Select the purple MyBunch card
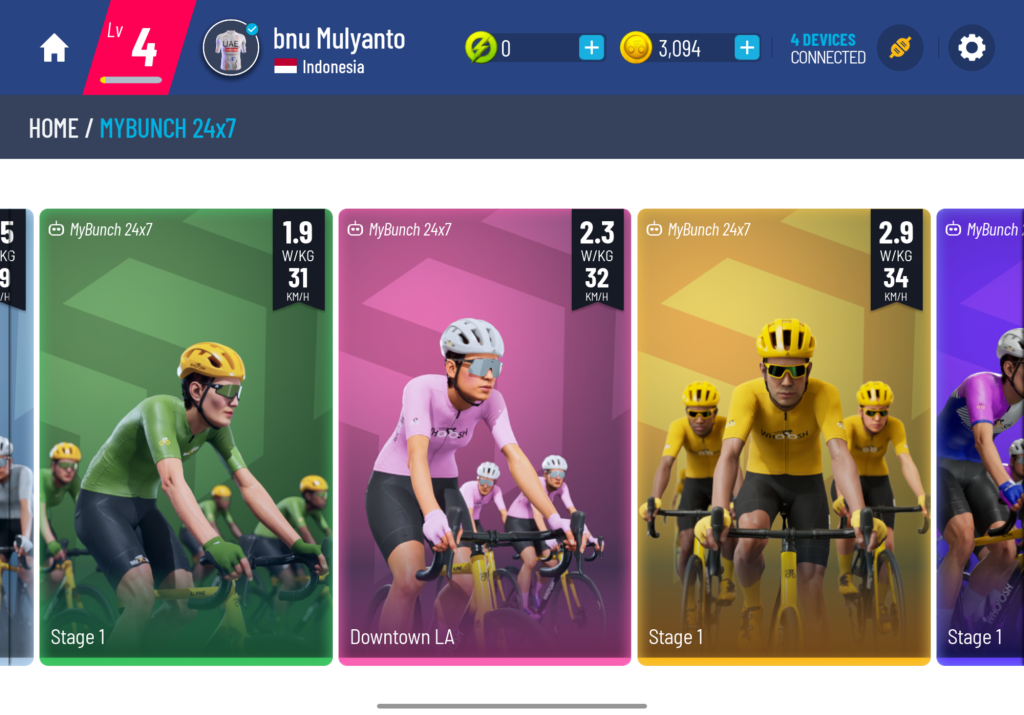This screenshot has height=715, width=1024. tap(981, 437)
